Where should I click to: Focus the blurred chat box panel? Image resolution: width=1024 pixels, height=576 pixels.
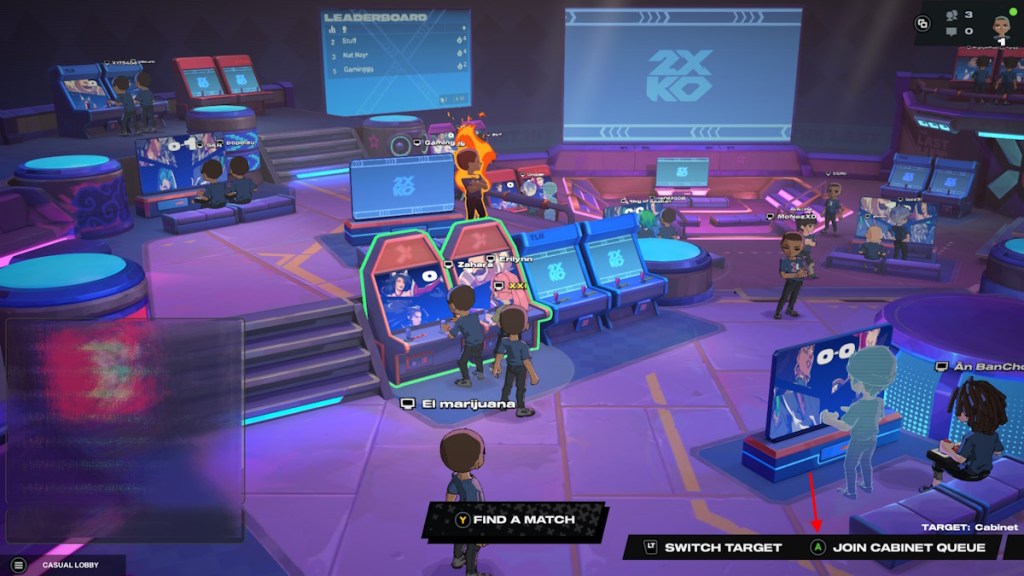[x=124, y=400]
